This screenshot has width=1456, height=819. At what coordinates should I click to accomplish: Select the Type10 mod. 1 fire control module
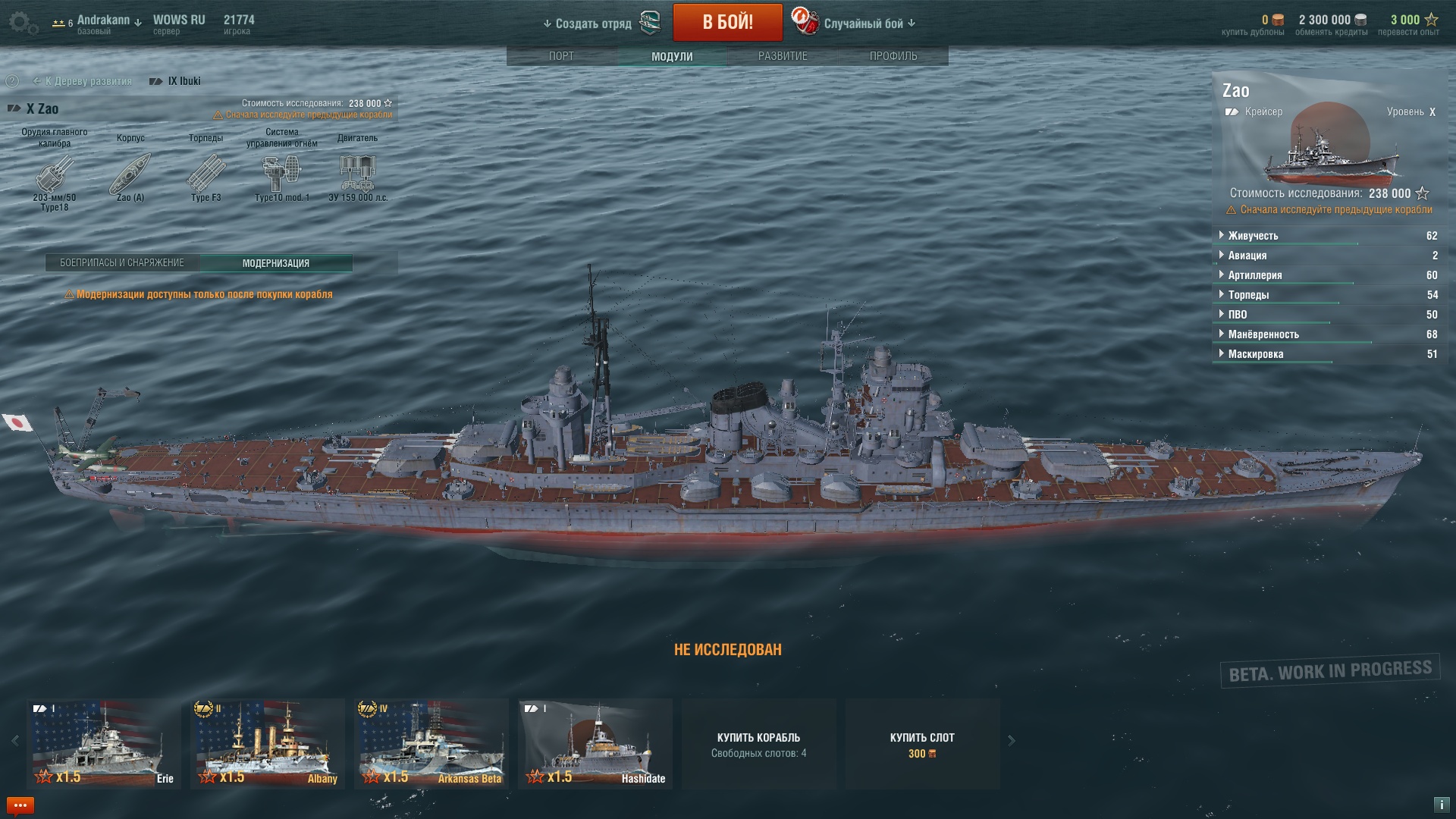coord(281,174)
